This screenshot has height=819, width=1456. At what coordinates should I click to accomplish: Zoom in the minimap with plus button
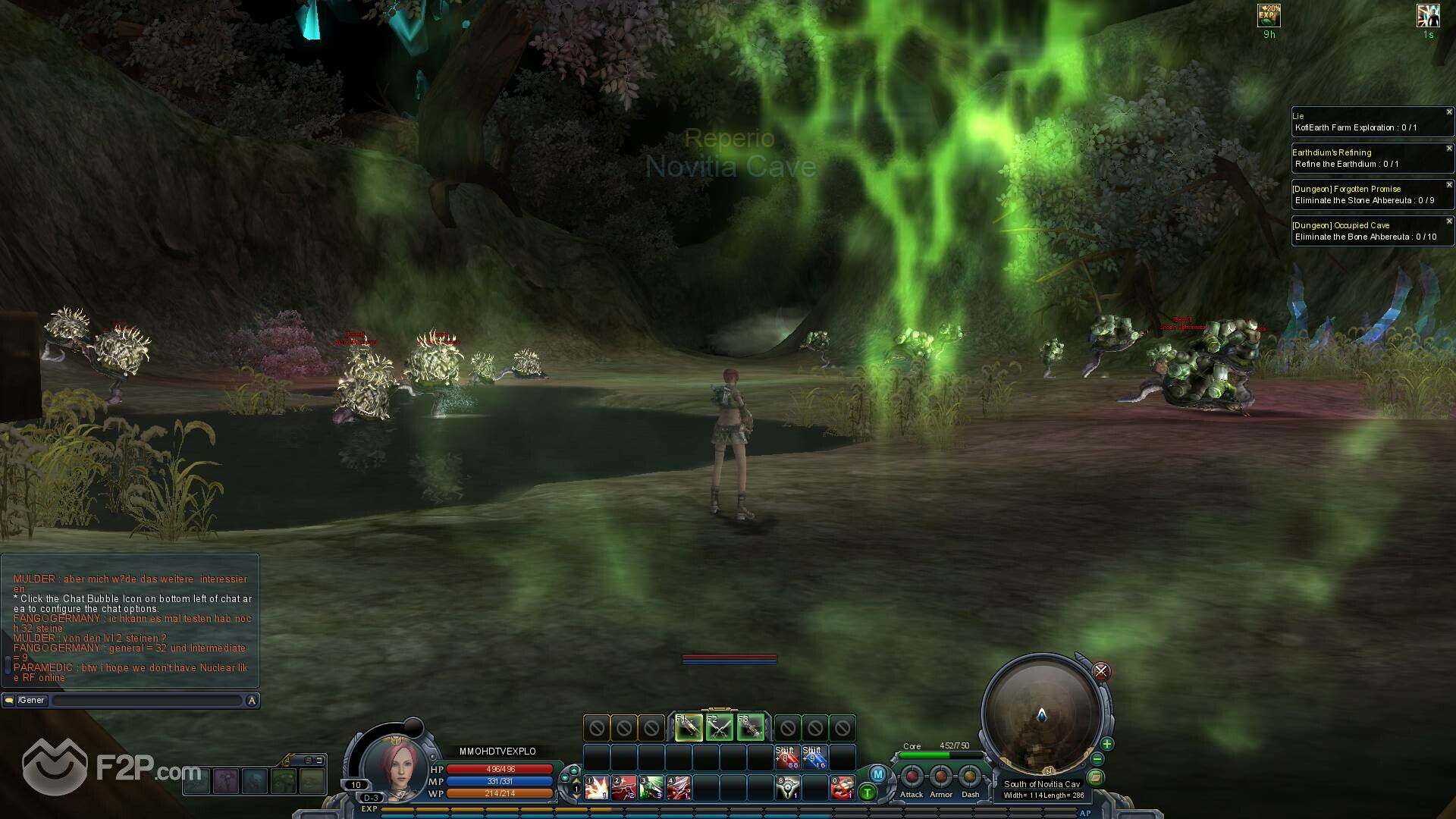1107,744
